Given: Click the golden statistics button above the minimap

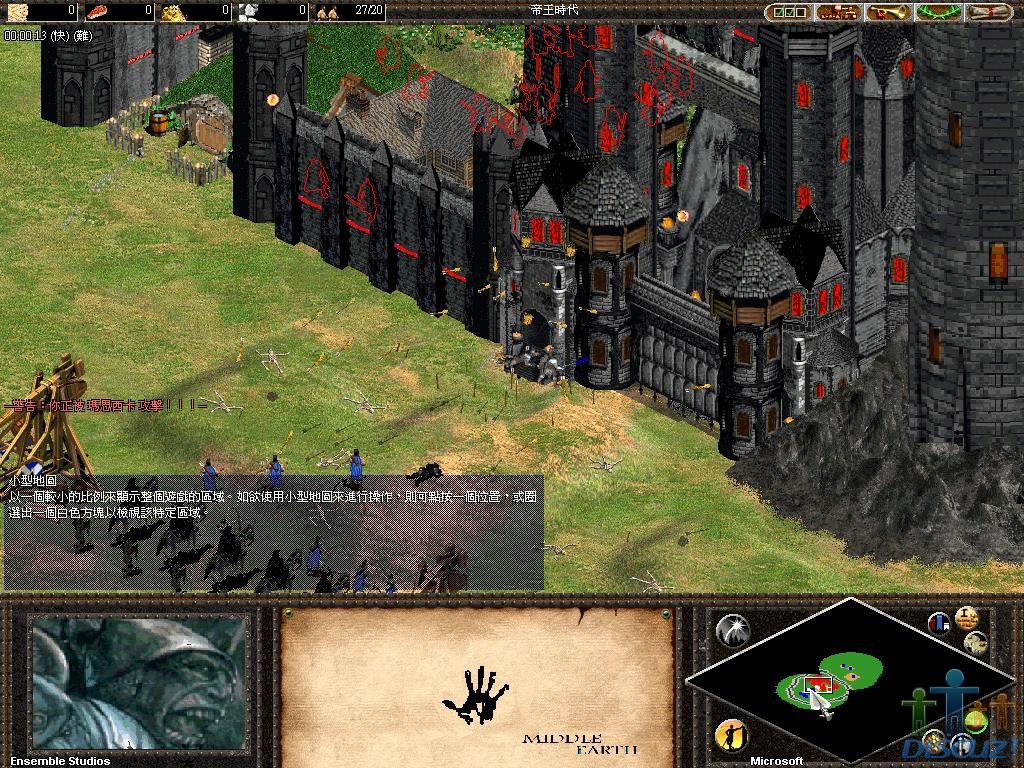Looking at the screenshot, I should 966,617.
